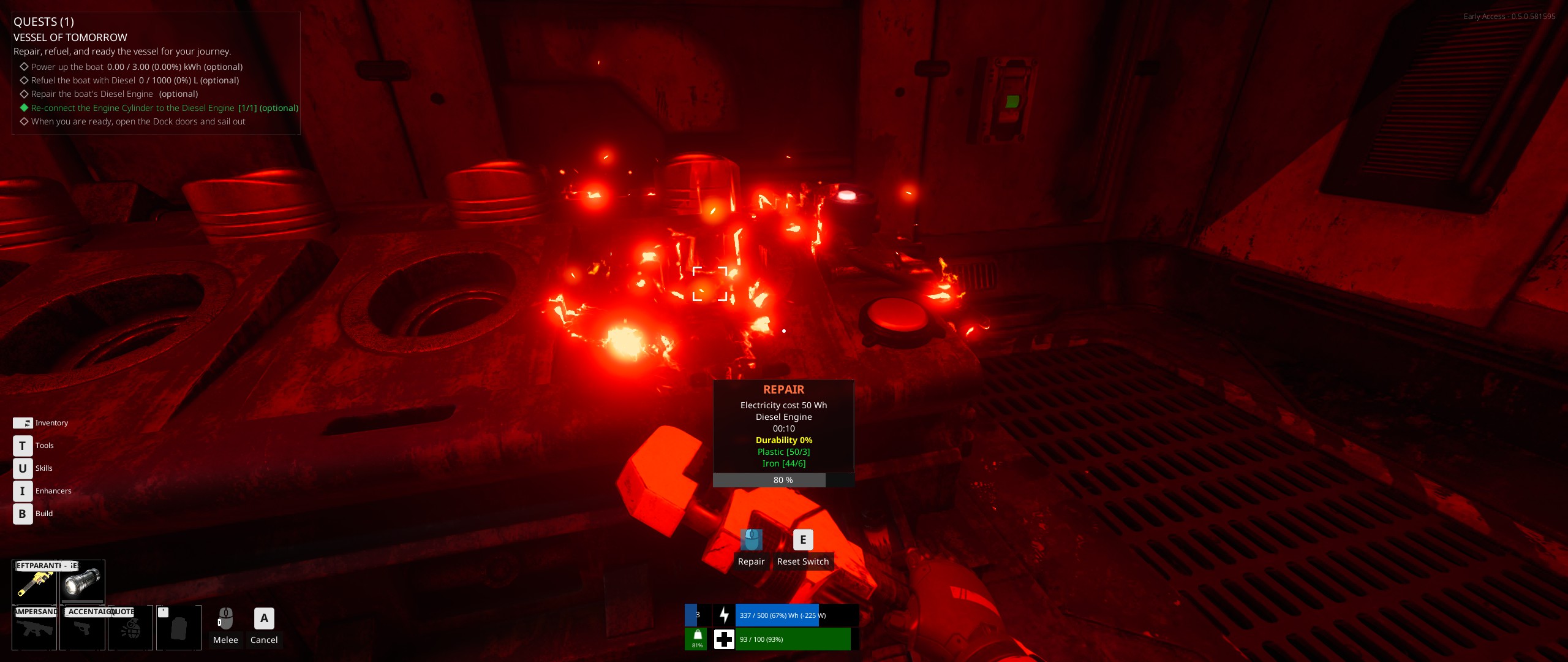The image size is (1568, 662).
Task: Select the flashlight hotbar slot
Action: pyautogui.click(x=83, y=582)
